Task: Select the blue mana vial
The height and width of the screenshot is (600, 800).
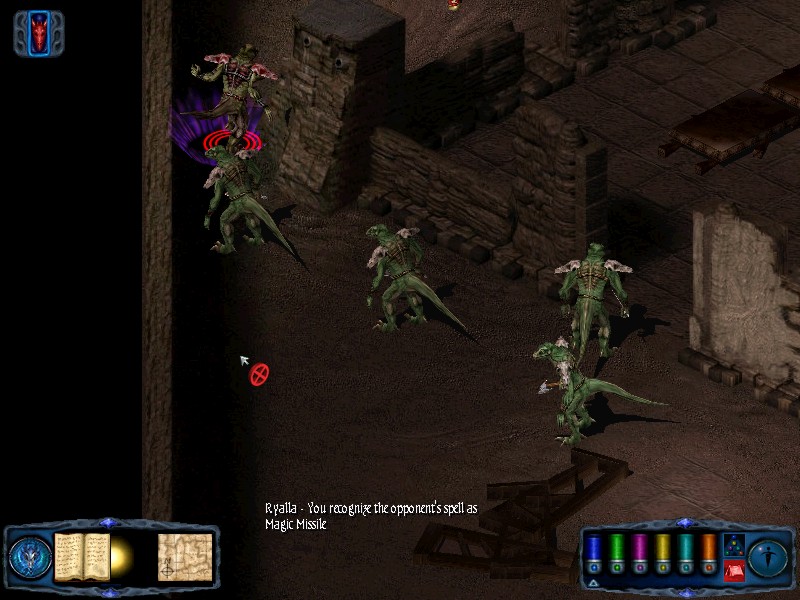Action: pos(594,552)
